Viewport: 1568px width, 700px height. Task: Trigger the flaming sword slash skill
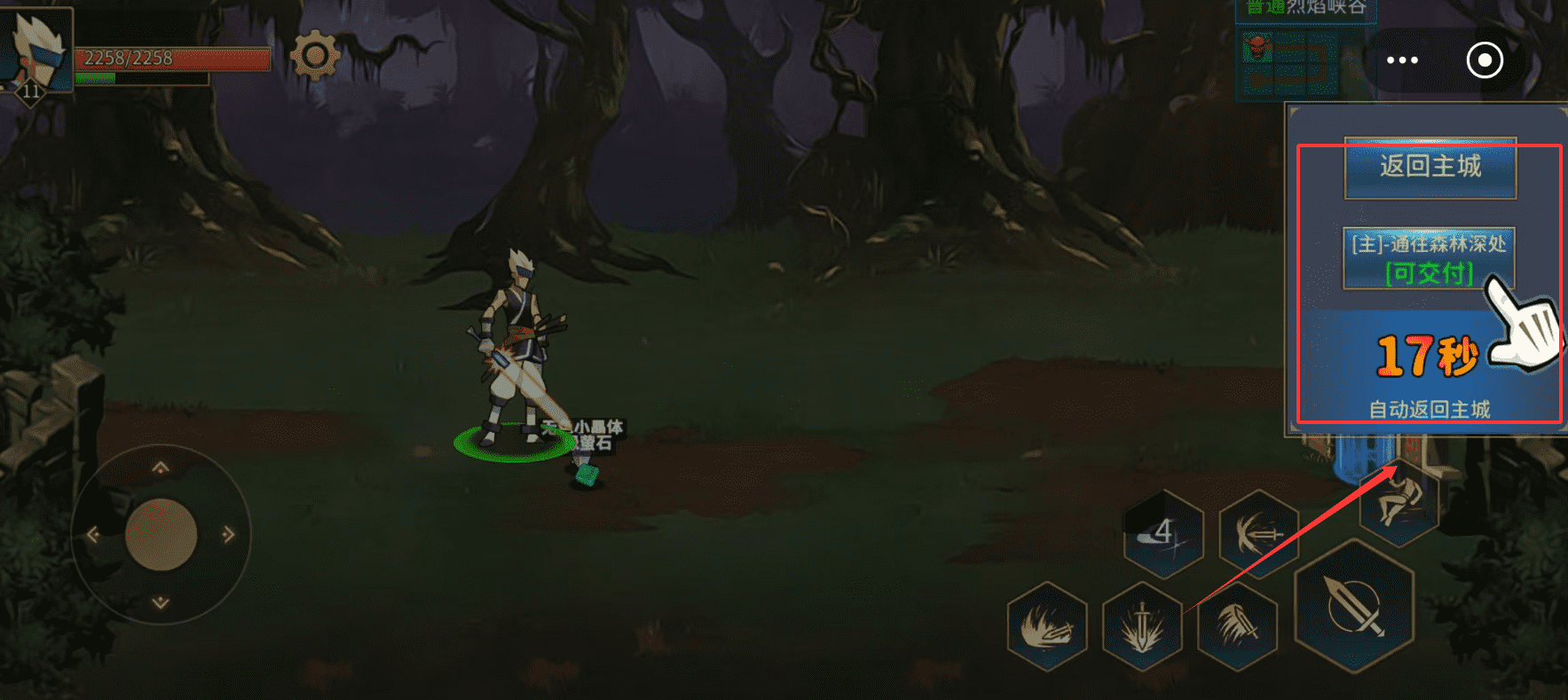pyautogui.click(x=1047, y=626)
